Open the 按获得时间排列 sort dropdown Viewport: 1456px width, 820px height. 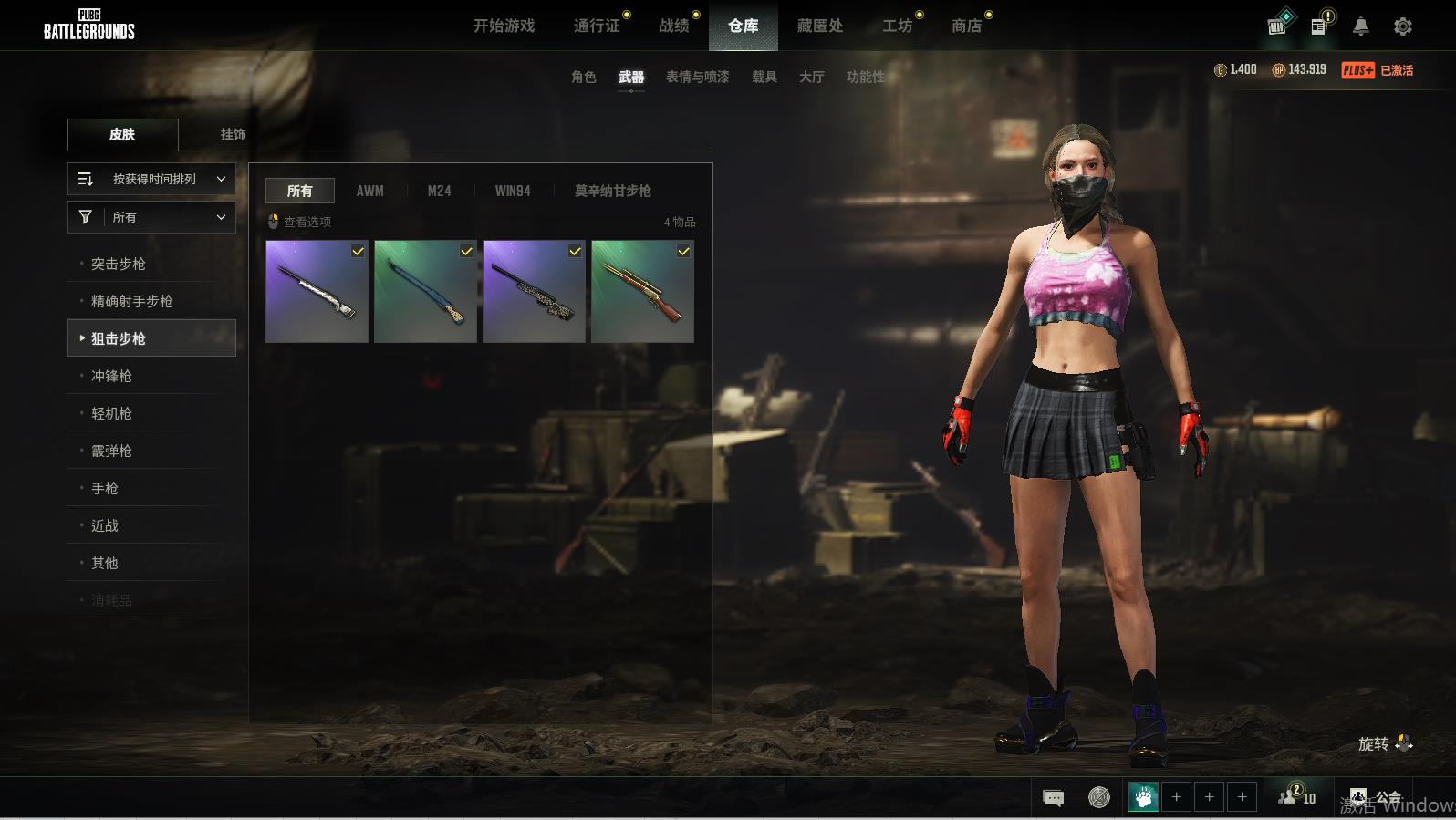click(x=151, y=179)
